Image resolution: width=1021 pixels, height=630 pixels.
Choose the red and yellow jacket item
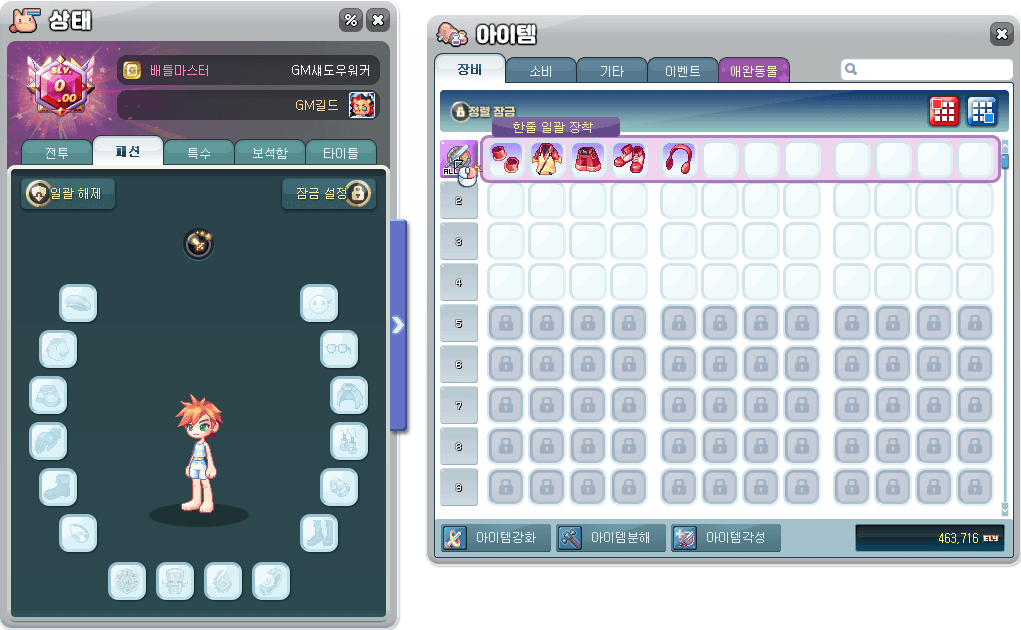[547, 159]
